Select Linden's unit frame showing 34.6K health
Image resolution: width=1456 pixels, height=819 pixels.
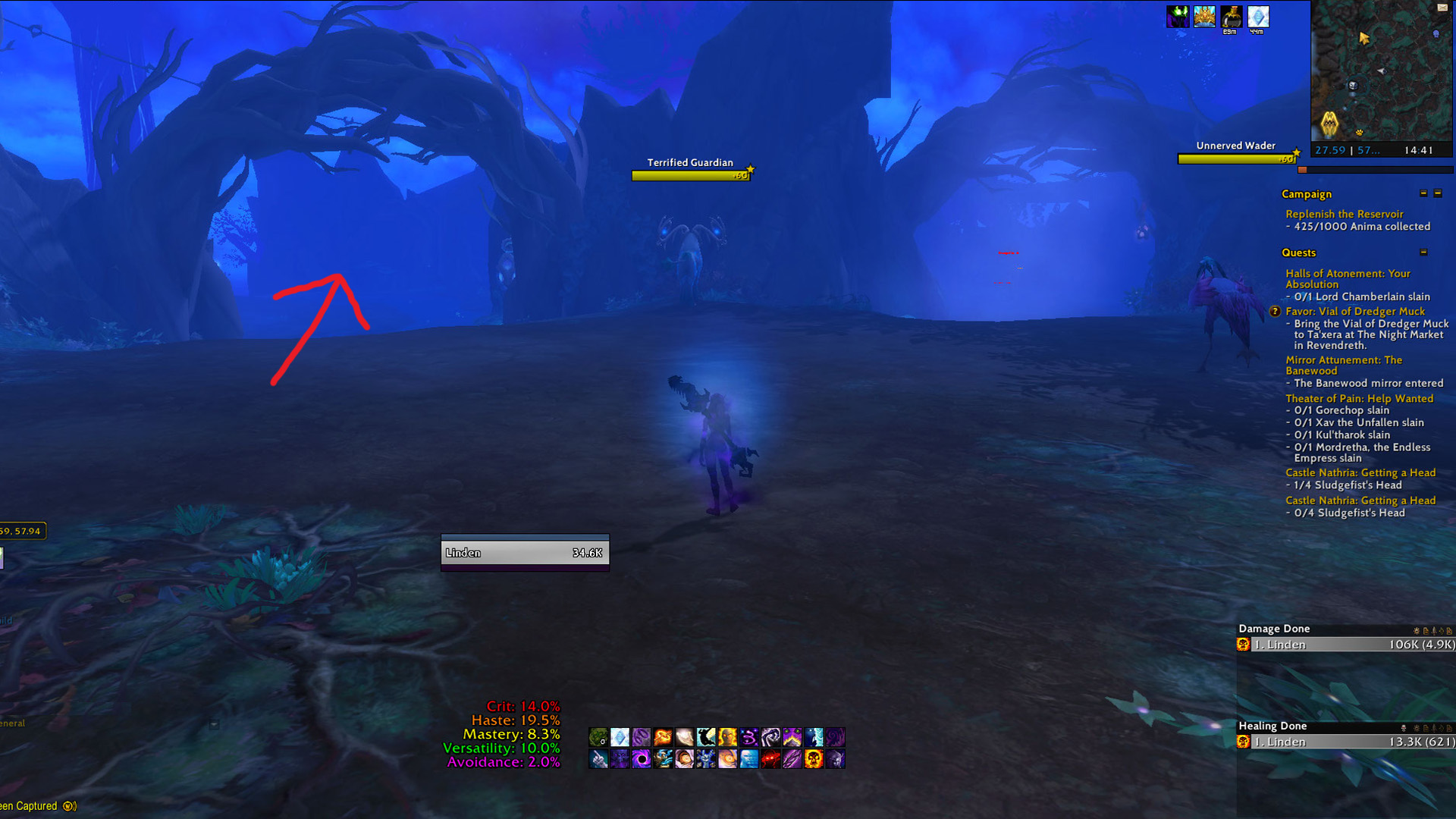tap(524, 553)
